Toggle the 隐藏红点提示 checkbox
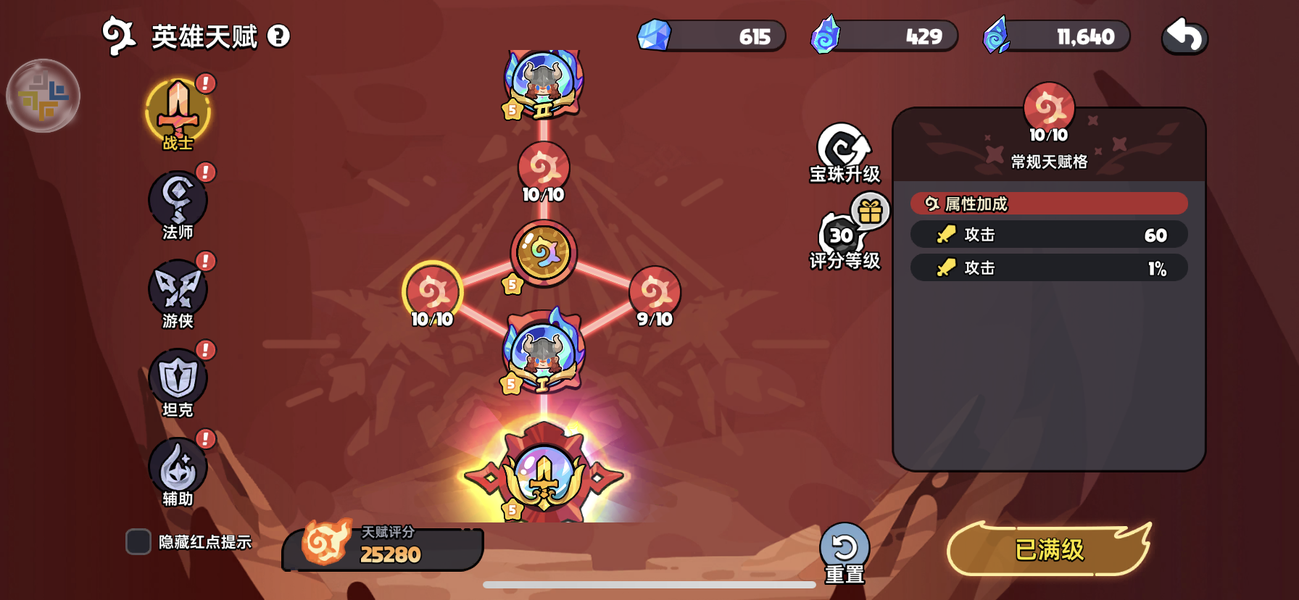The height and width of the screenshot is (600, 1299). pos(138,542)
